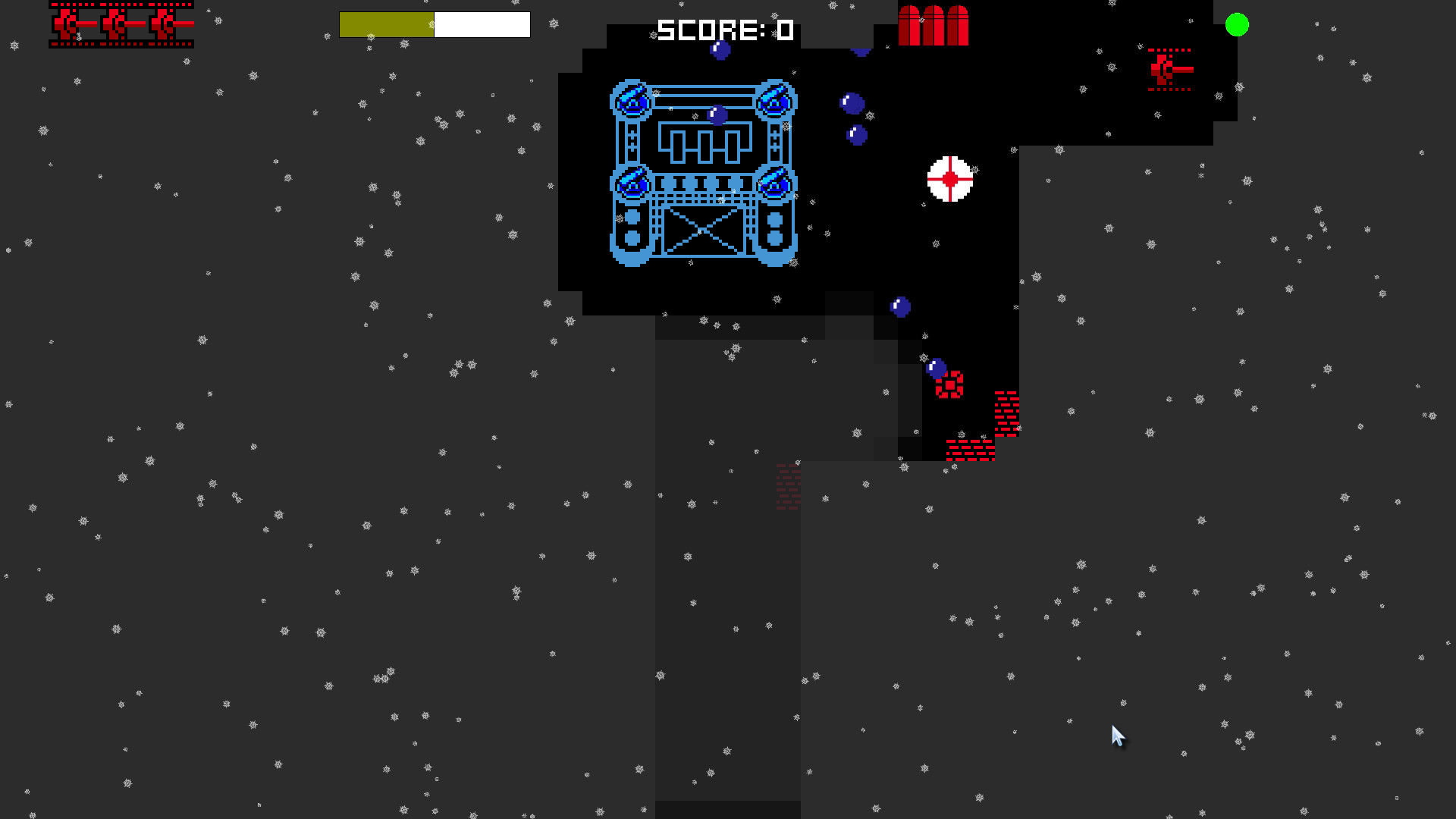Click the middle red missile ammo icon
The image size is (1456, 819).
point(932,25)
